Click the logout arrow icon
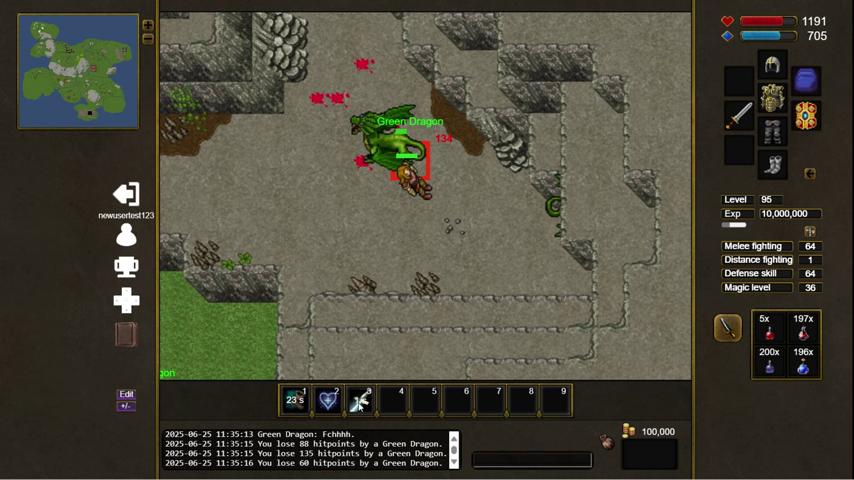 click(x=126, y=194)
